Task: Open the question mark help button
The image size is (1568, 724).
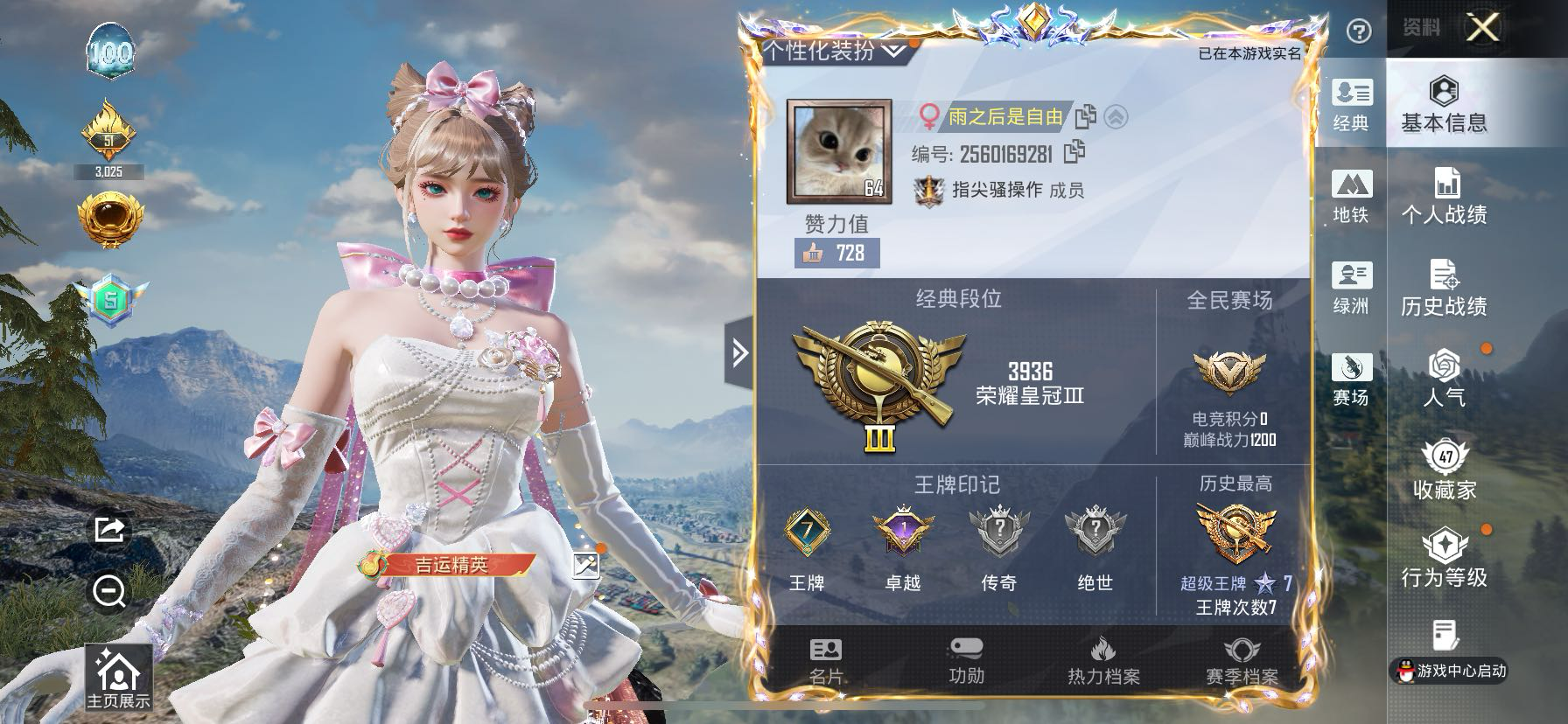Action: pyautogui.click(x=1358, y=32)
